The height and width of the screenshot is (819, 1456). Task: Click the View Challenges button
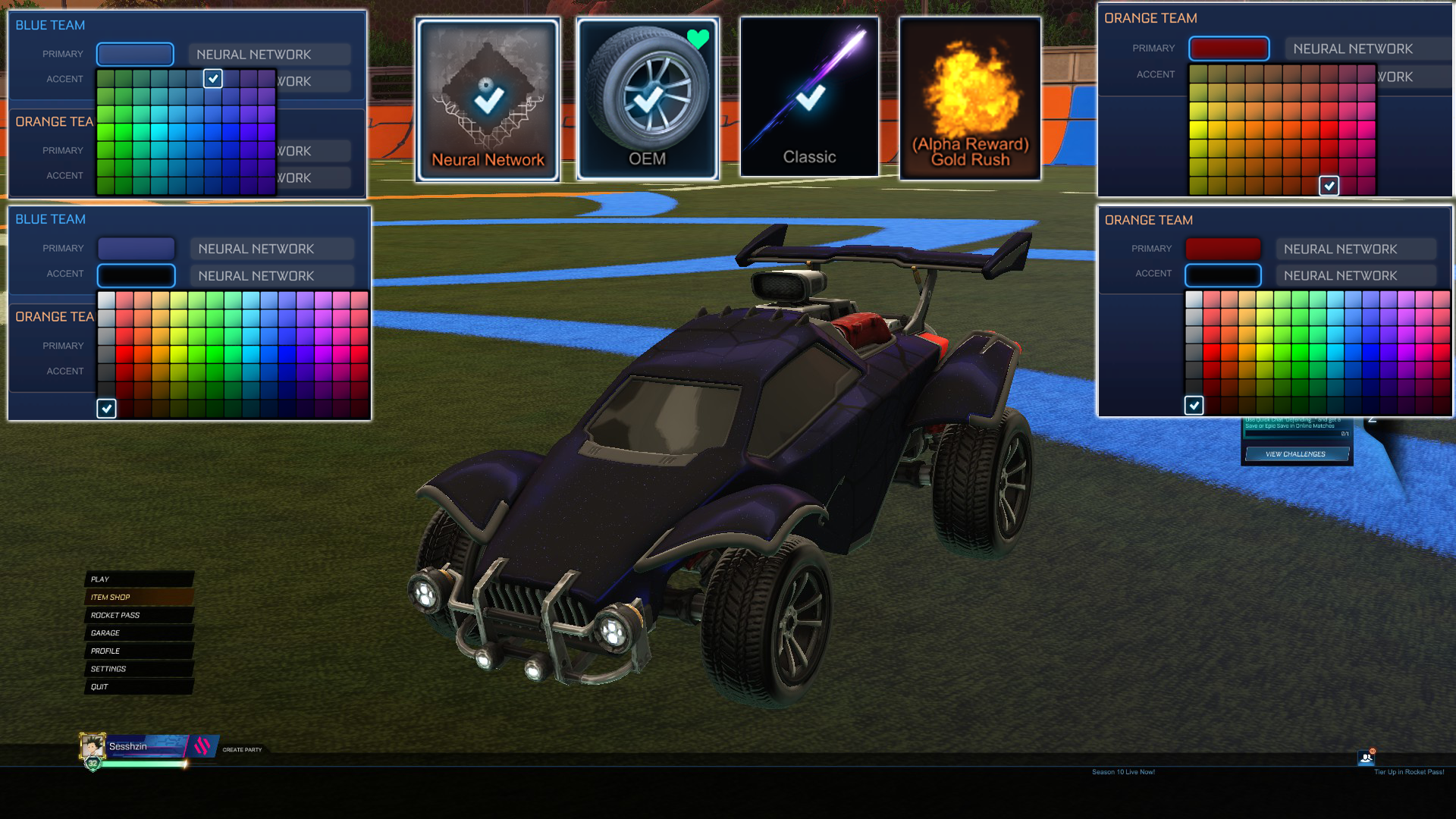(x=1297, y=453)
